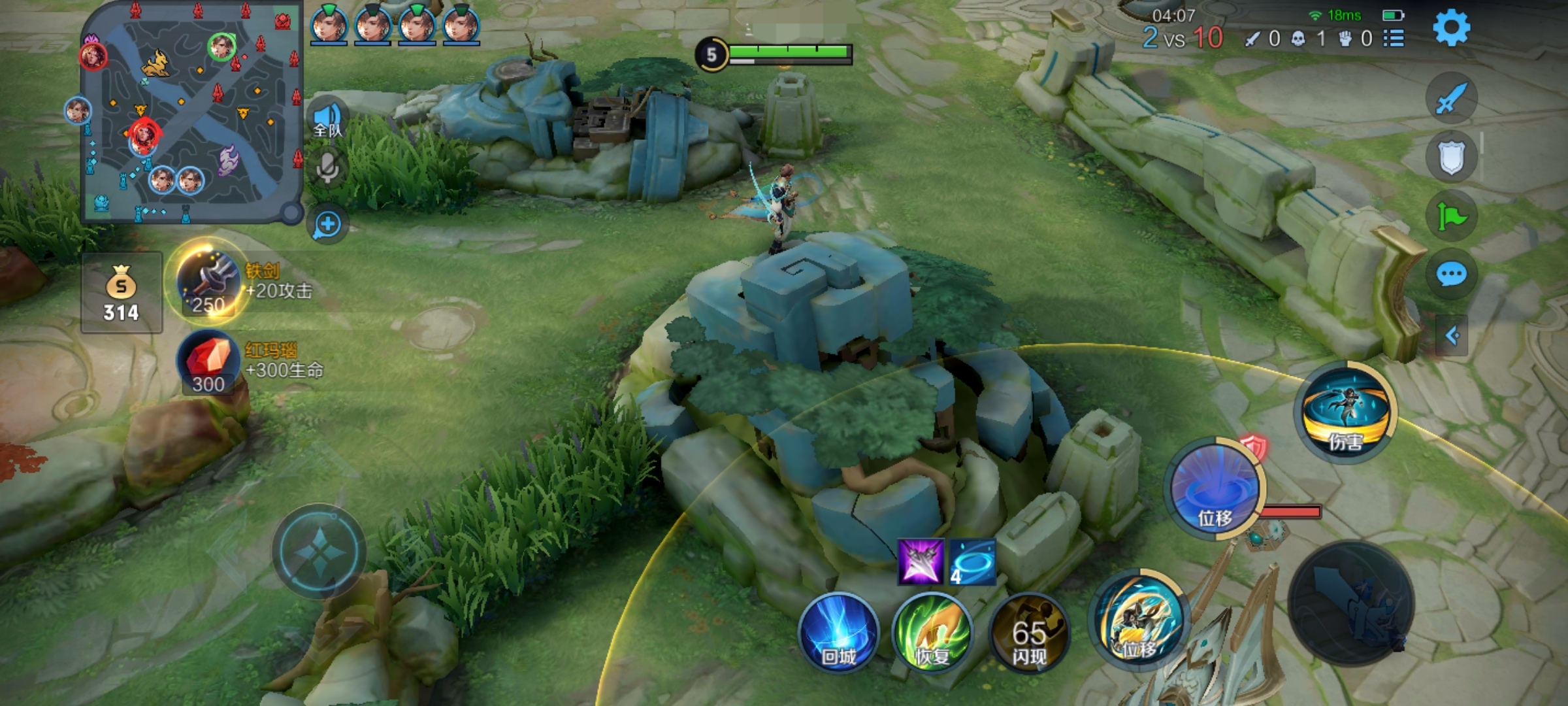Send the blue sword attack signal
This screenshot has height=706, width=1568.
tap(1451, 99)
